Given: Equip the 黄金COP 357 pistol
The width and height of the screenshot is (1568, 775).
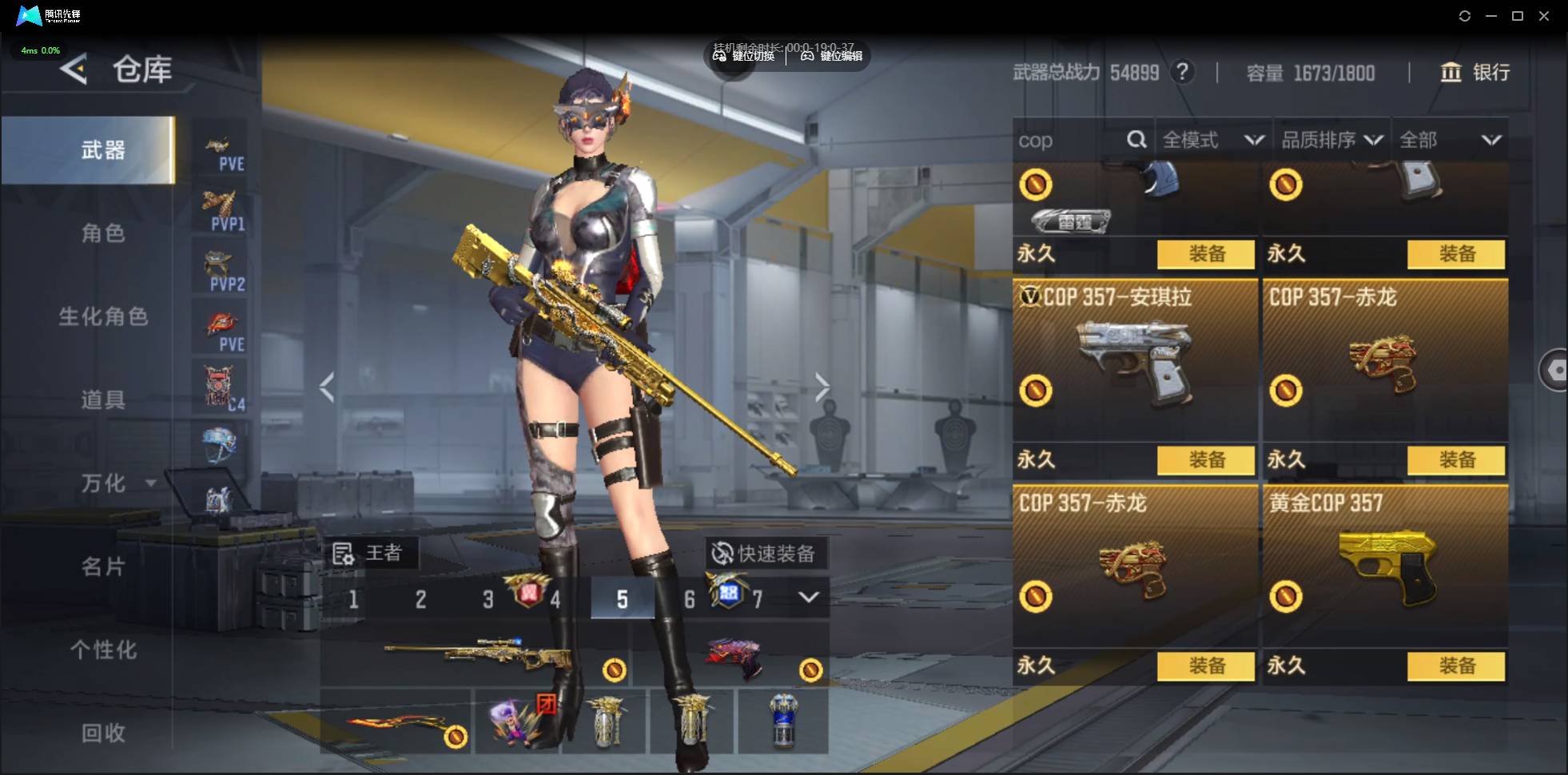Looking at the screenshot, I should click(1456, 666).
